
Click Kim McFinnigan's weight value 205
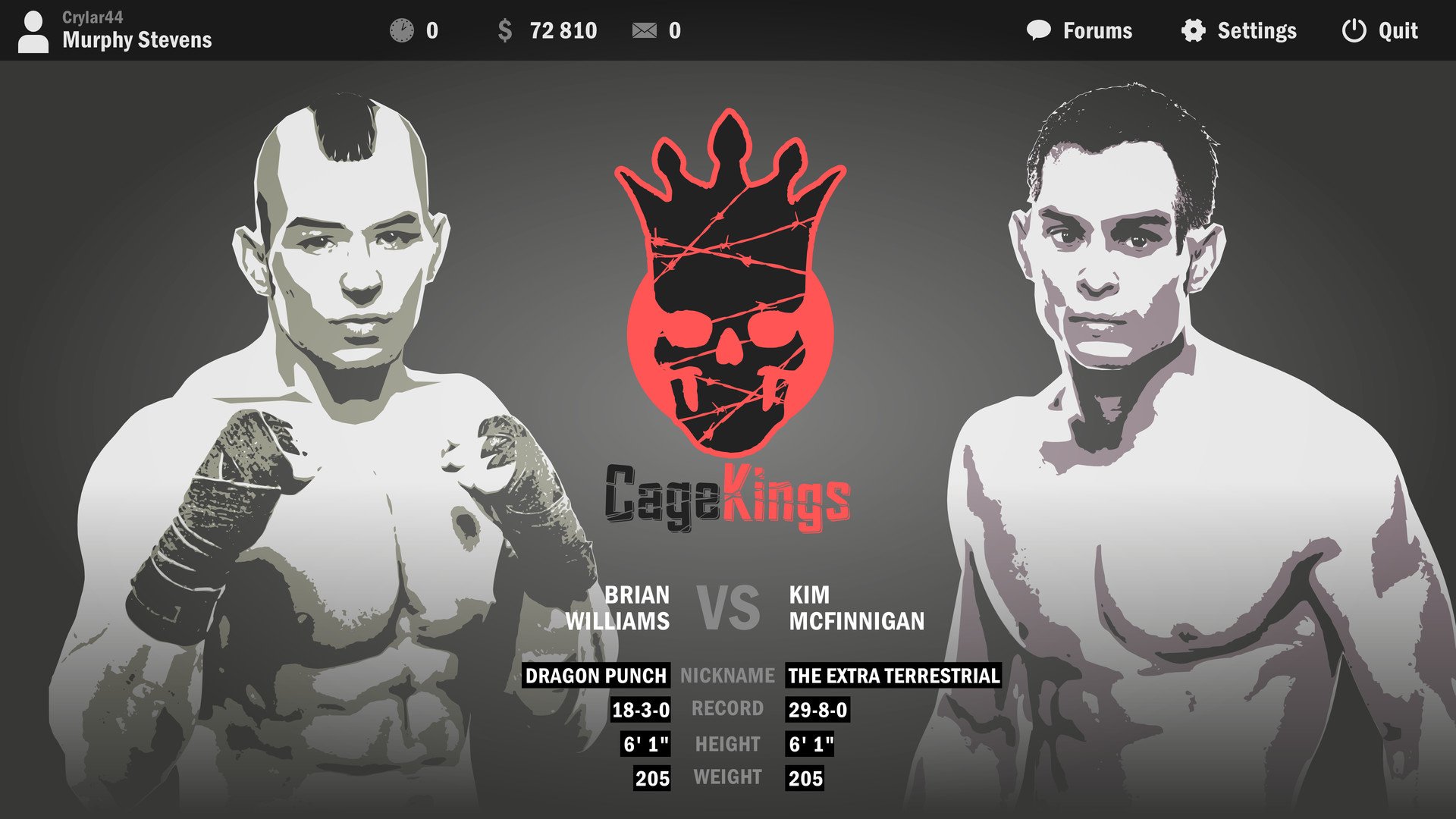tap(806, 777)
